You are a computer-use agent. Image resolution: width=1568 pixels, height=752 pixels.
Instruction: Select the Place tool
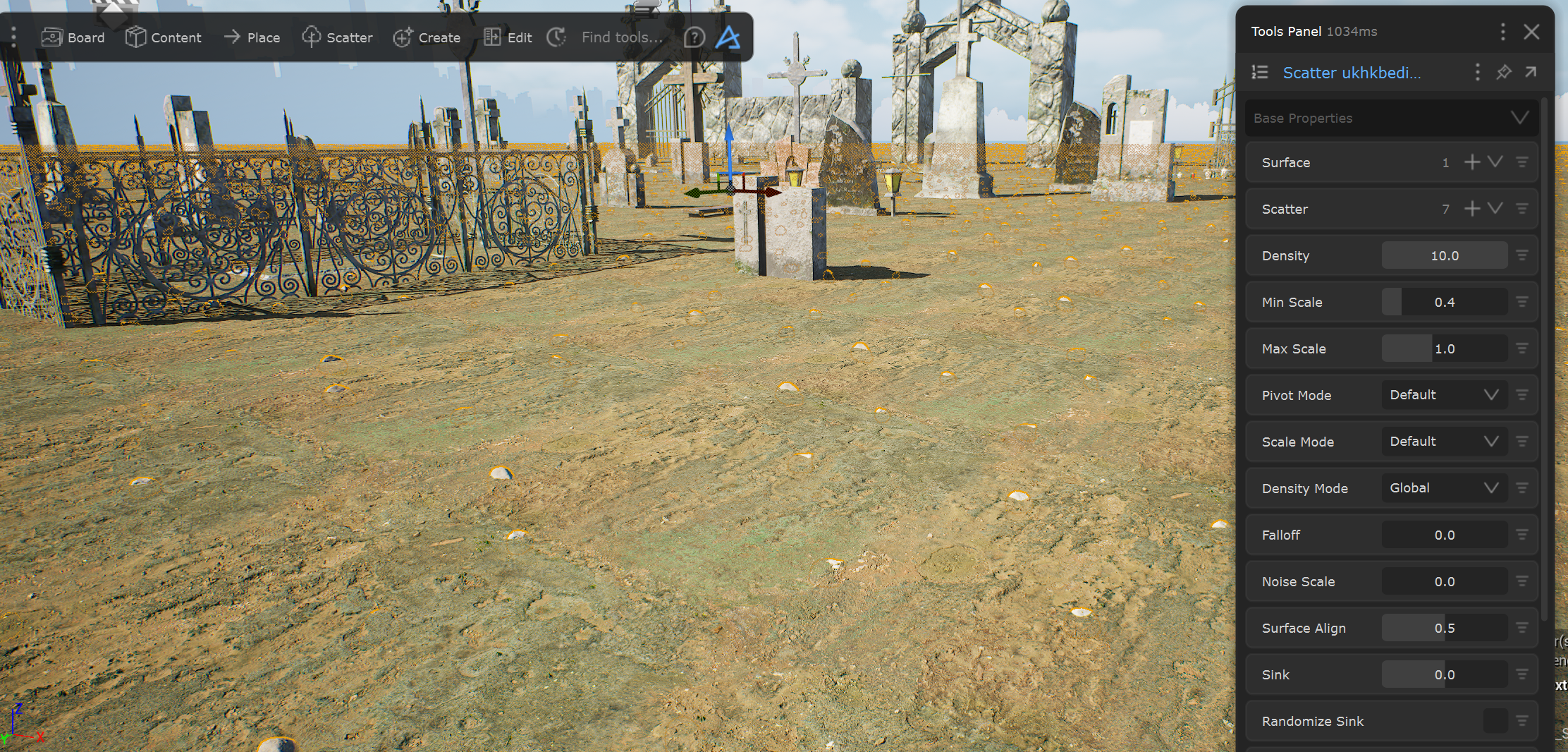[x=252, y=37]
